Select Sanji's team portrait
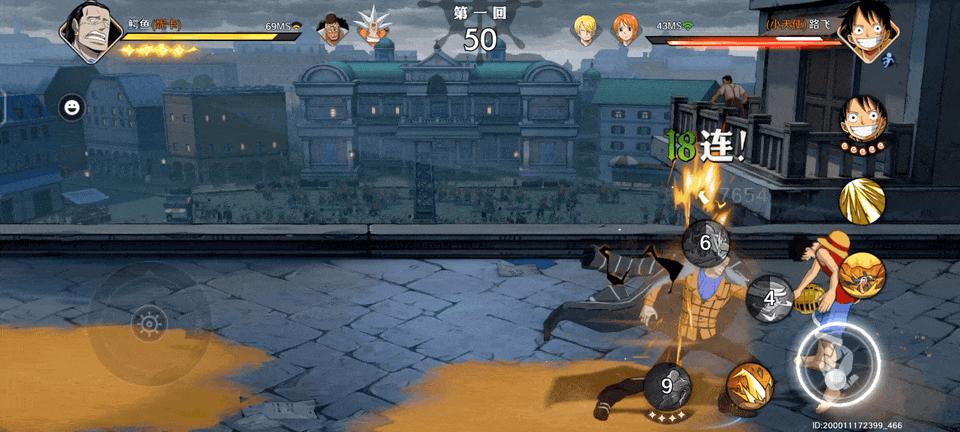This screenshot has width=960, height=432. tap(586, 30)
